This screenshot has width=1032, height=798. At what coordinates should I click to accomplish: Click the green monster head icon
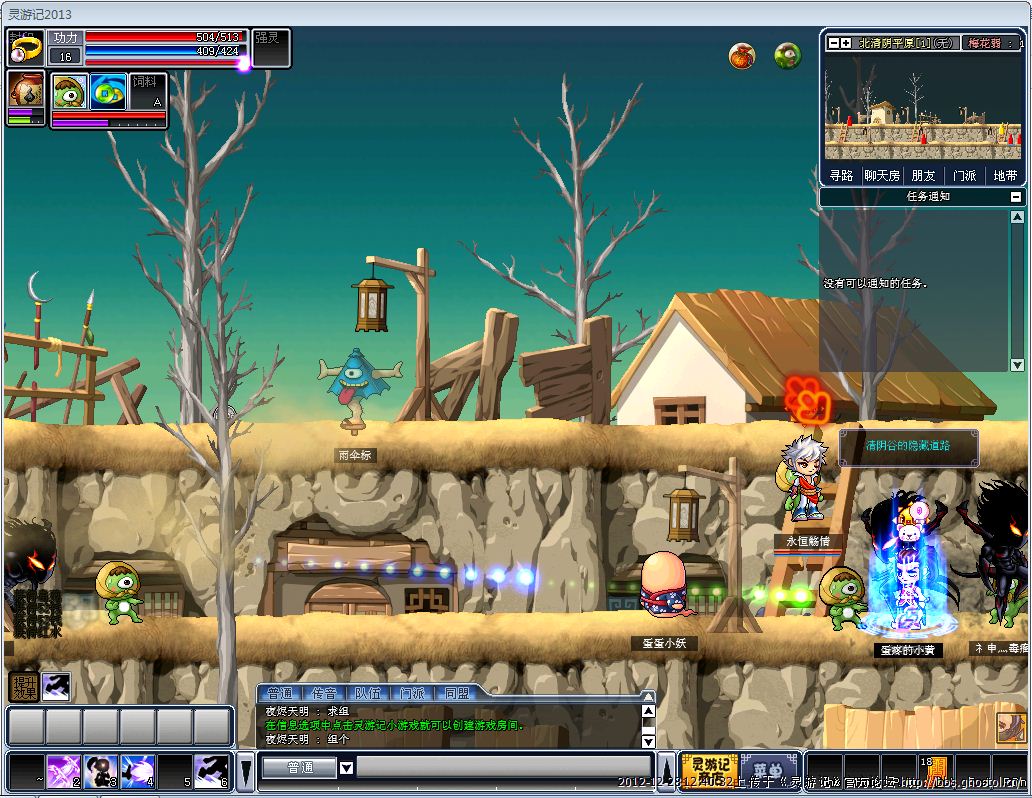click(788, 56)
